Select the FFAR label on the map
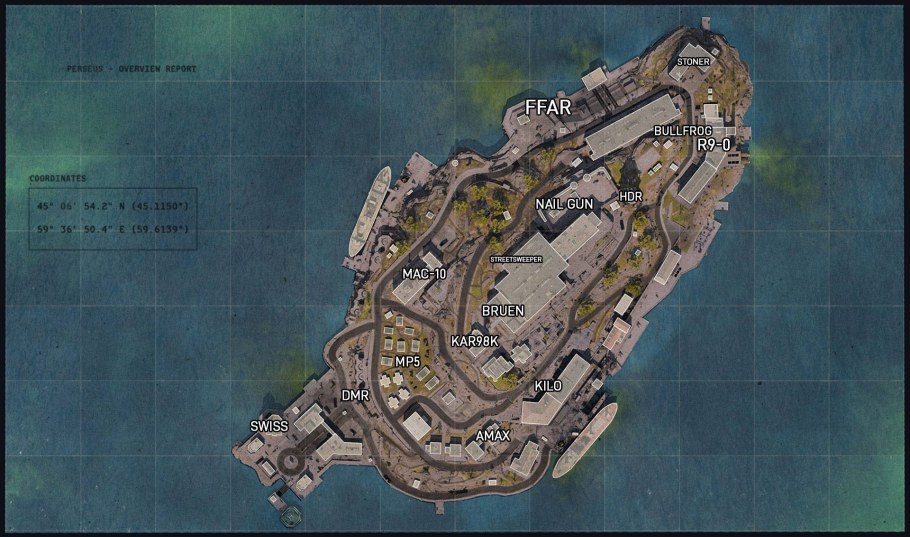Screen dimensions: 910x537 (x=549, y=107)
